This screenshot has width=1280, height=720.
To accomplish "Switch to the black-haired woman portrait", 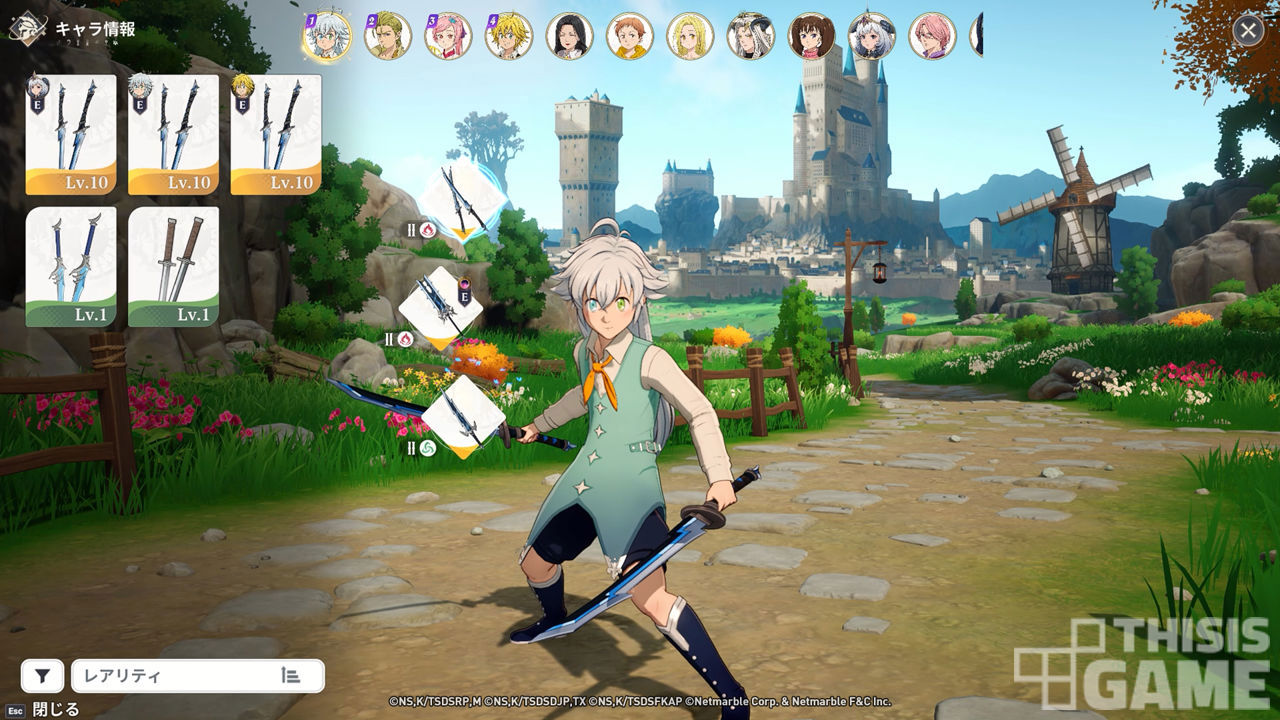I will point(570,36).
